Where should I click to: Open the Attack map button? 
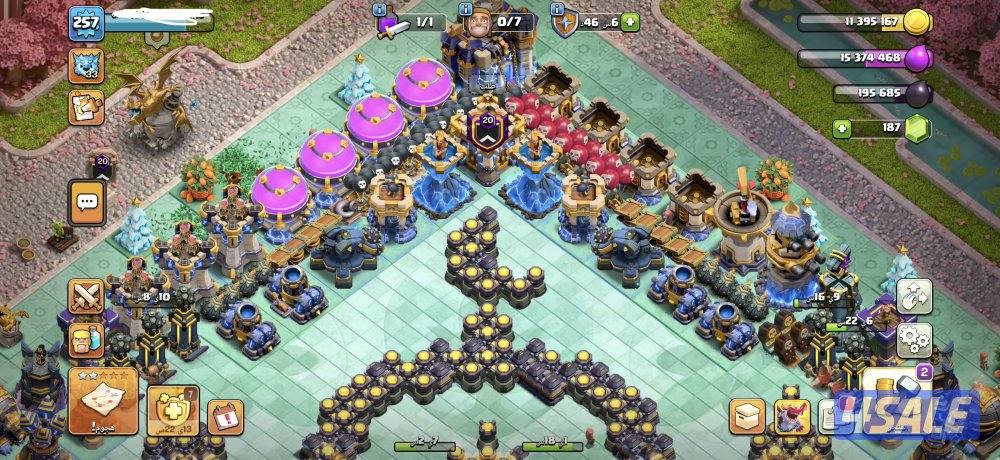(104, 402)
